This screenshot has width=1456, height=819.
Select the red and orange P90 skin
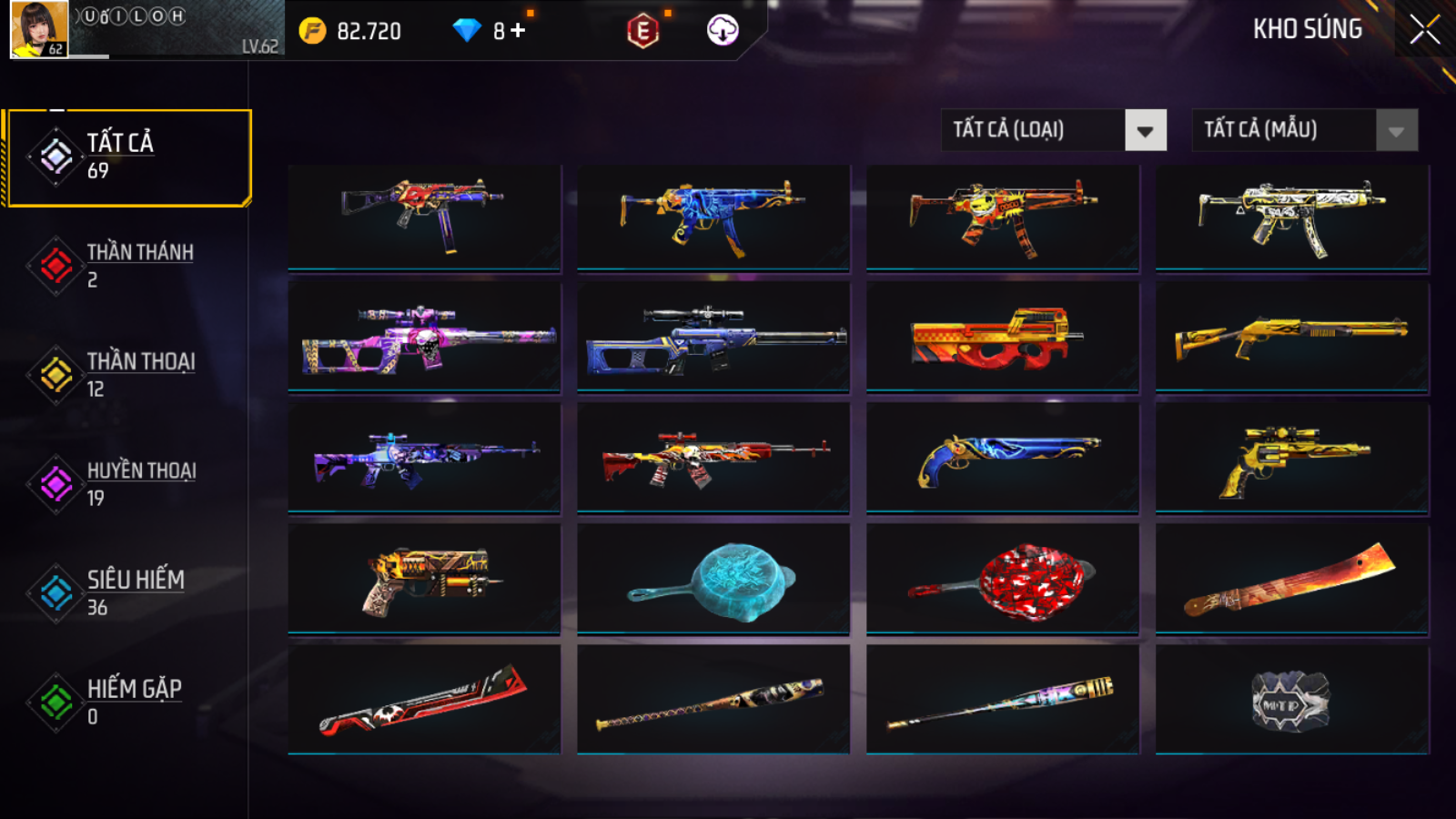tap(1002, 338)
